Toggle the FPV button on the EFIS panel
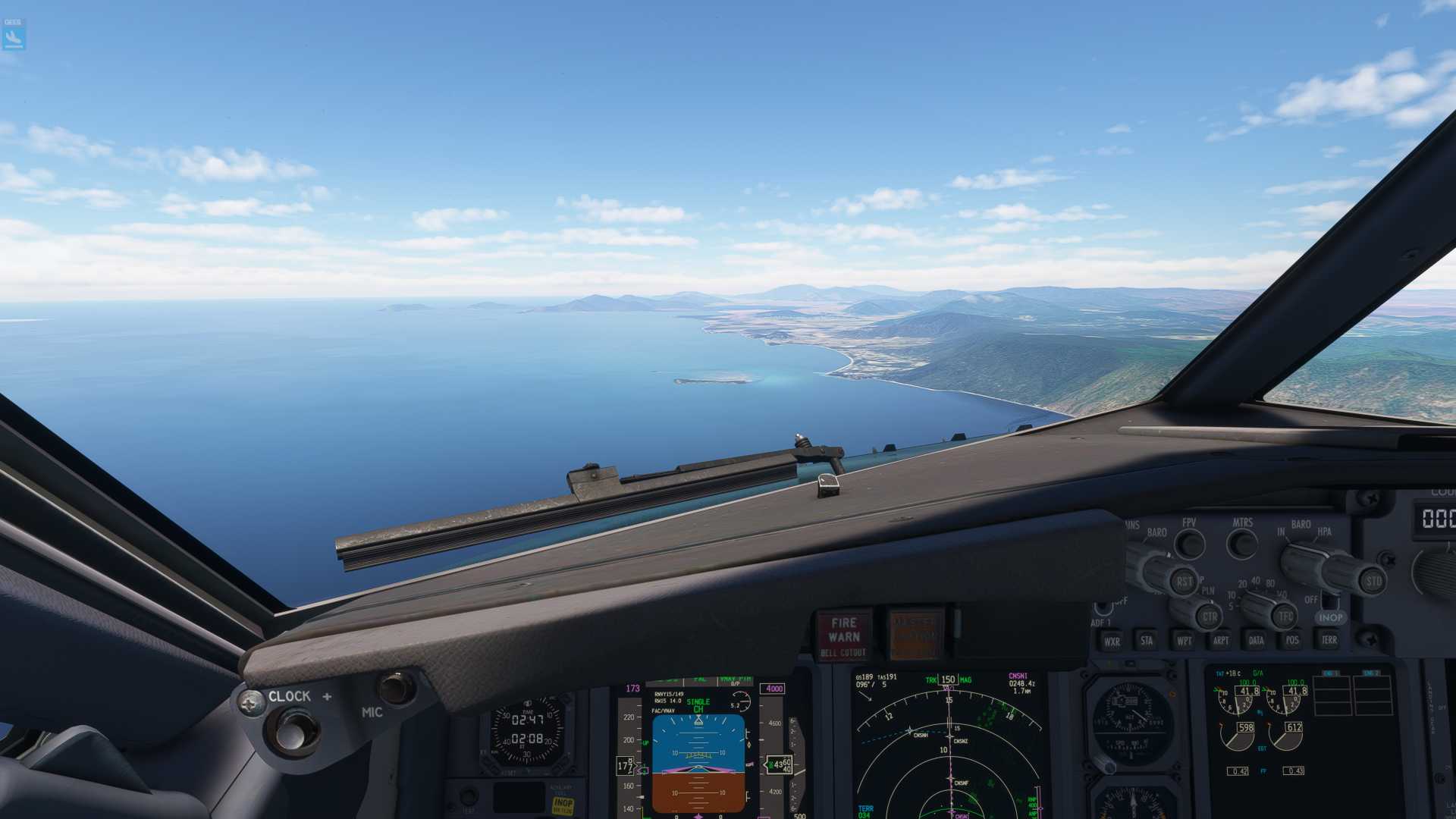 pyautogui.click(x=1190, y=543)
